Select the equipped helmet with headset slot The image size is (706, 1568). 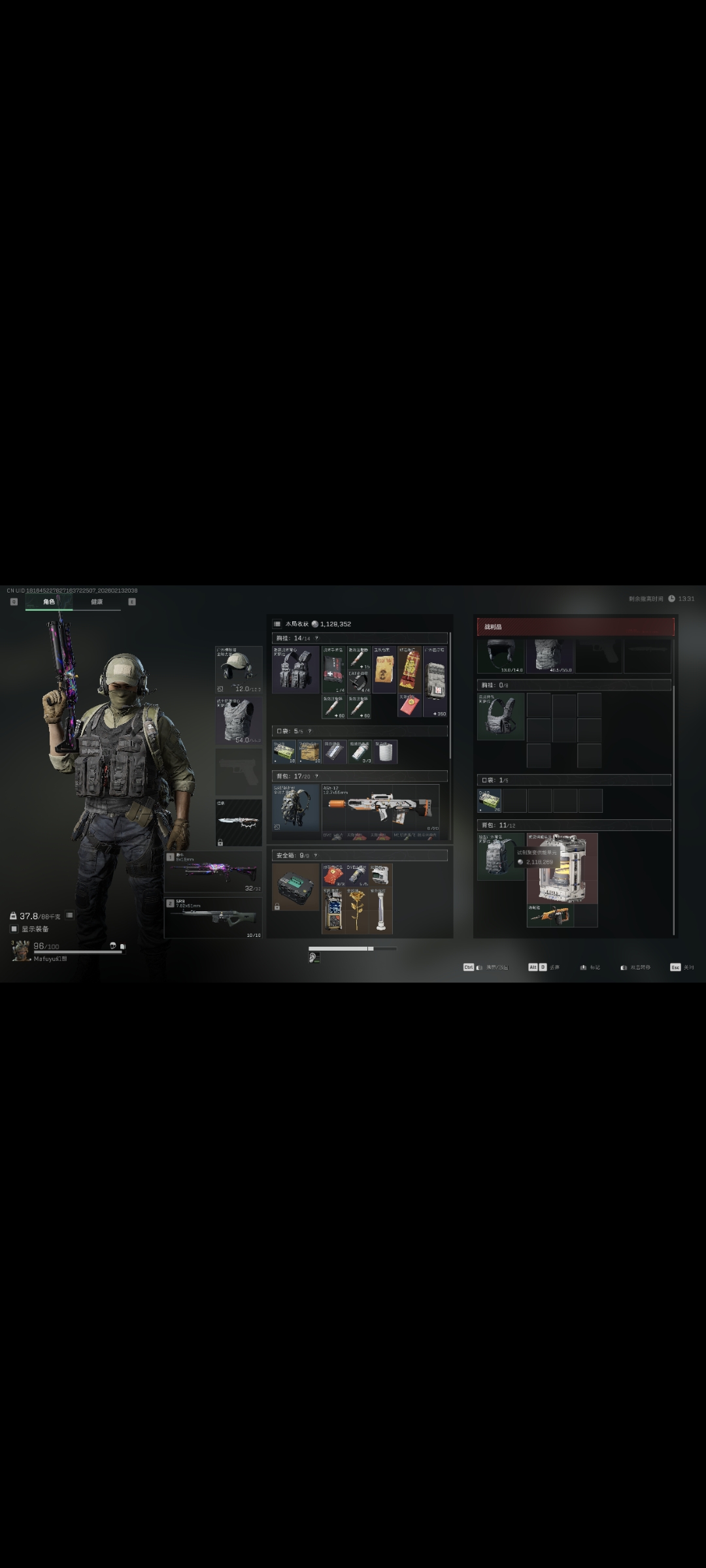click(239, 670)
